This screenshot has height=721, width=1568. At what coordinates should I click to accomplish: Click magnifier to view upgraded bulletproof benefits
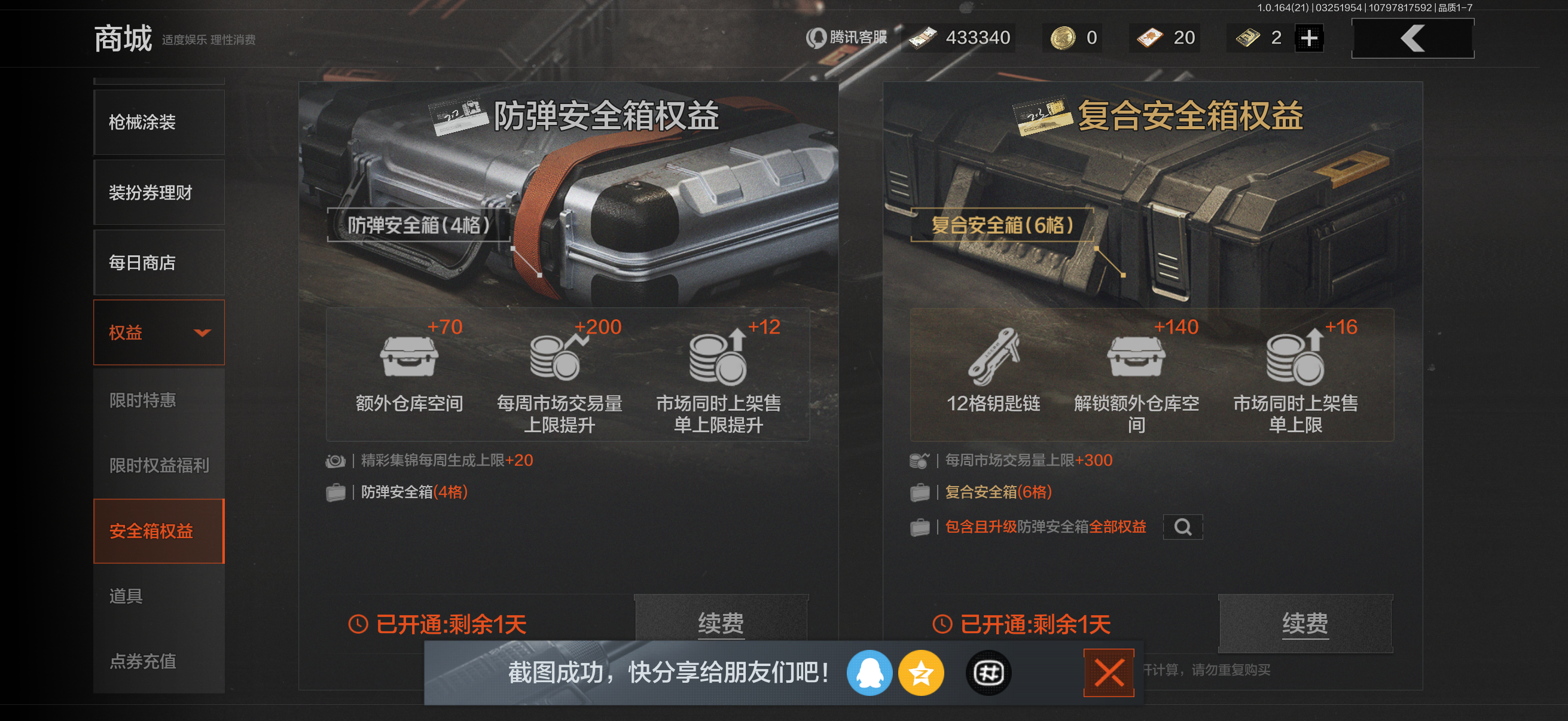(1184, 527)
